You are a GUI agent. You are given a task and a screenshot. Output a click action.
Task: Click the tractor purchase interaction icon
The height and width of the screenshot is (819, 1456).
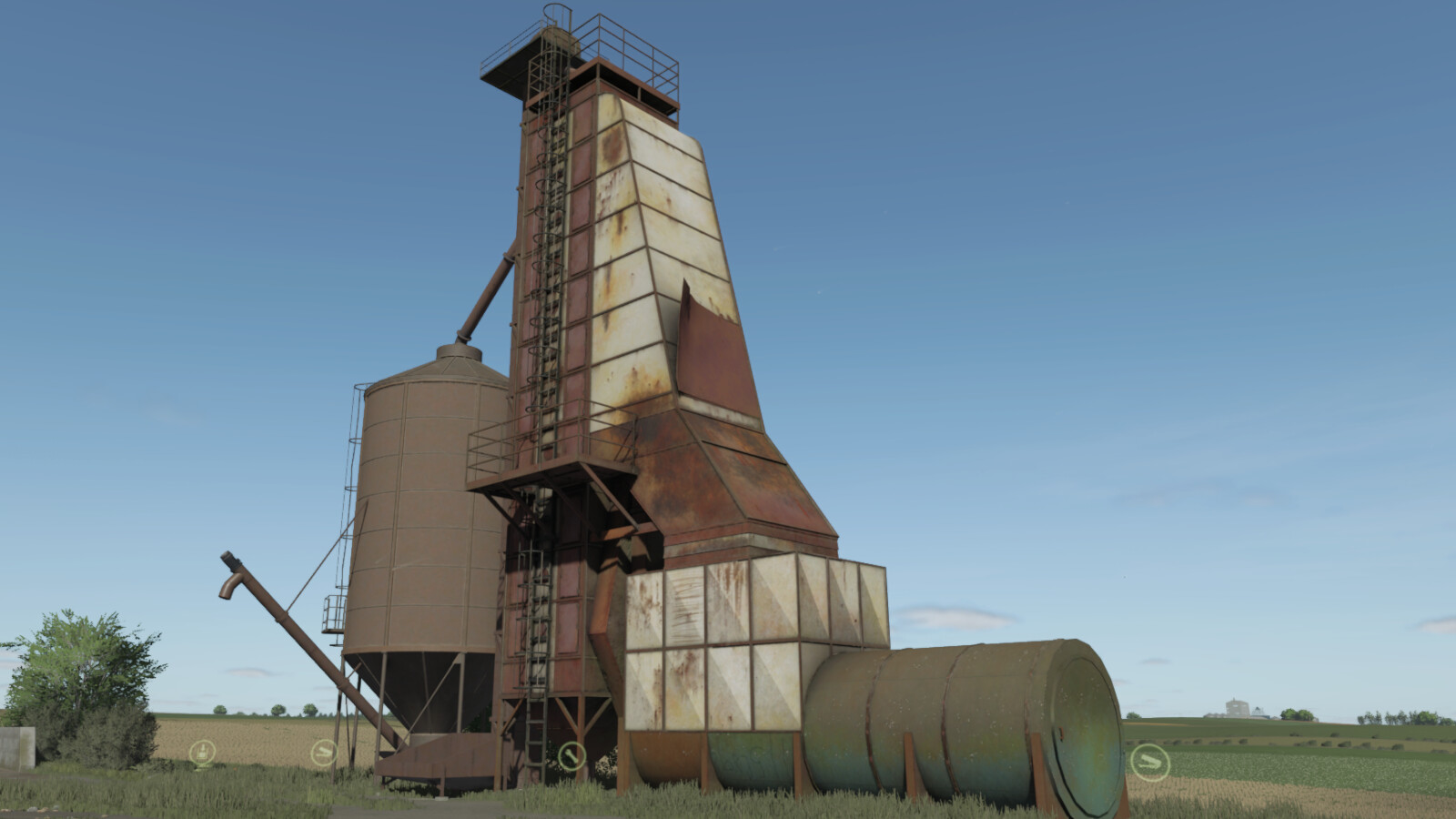[x=202, y=752]
